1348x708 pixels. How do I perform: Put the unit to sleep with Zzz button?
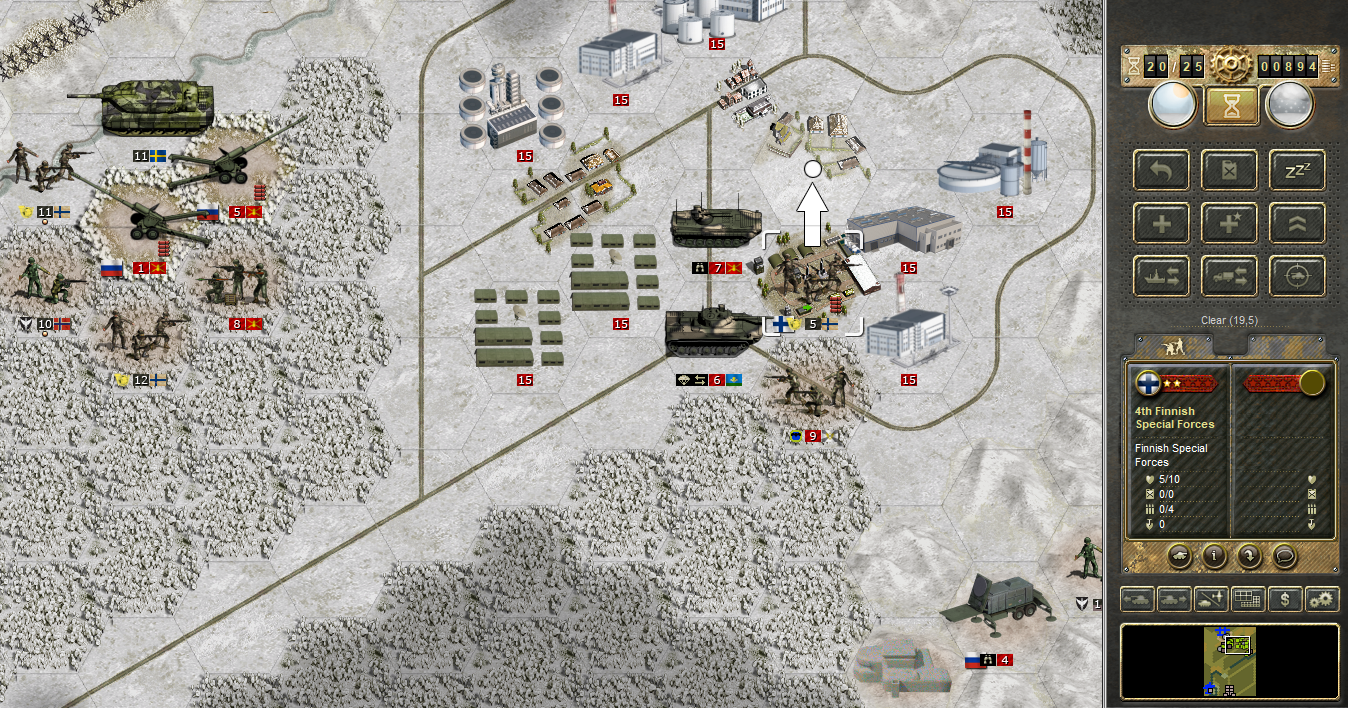(x=1298, y=170)
